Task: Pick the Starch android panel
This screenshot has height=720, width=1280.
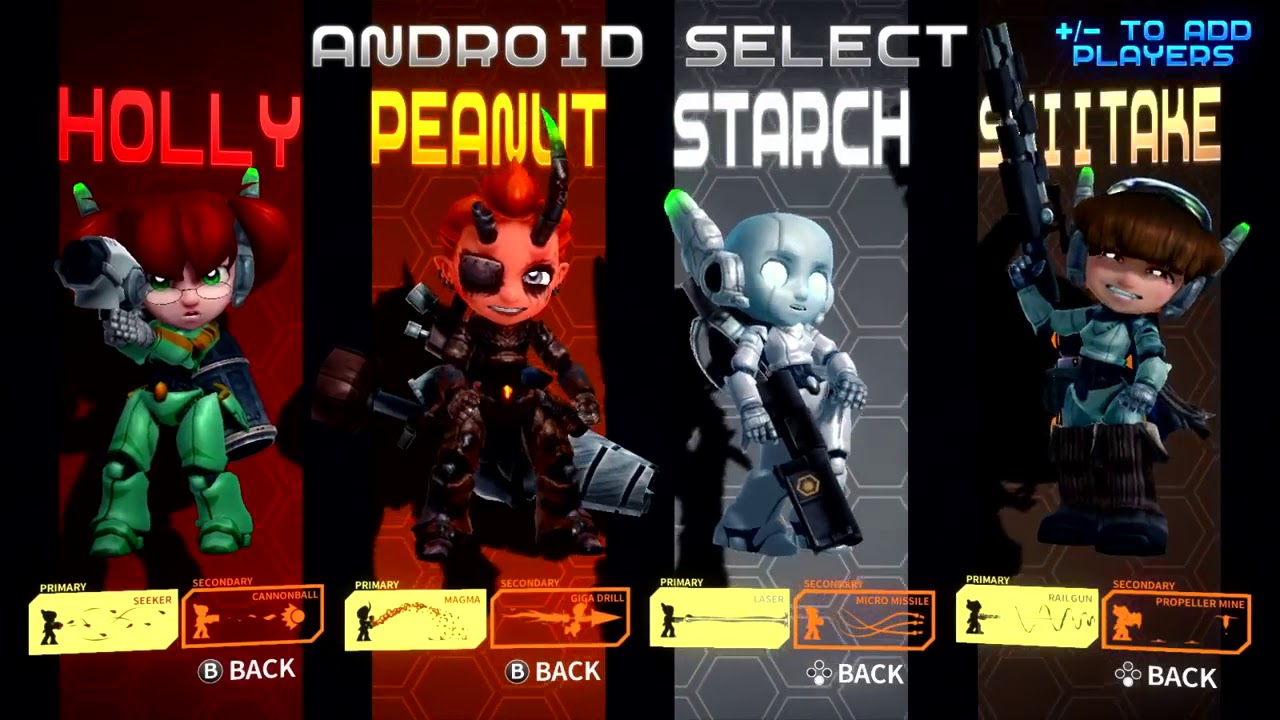Action: coord(790,350)
